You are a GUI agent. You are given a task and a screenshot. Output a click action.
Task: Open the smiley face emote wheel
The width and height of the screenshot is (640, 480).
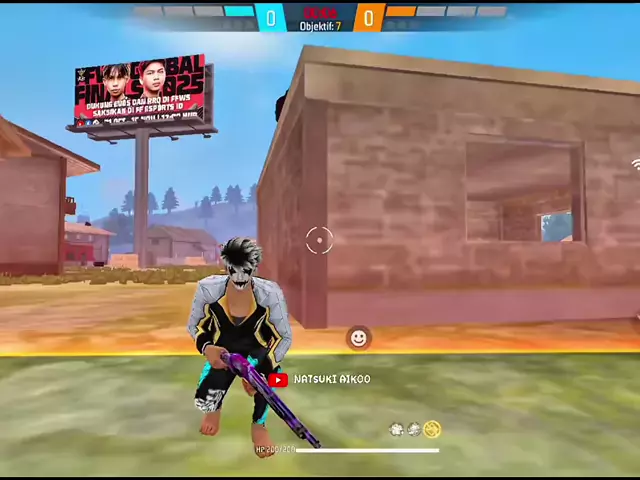[358, 338]
